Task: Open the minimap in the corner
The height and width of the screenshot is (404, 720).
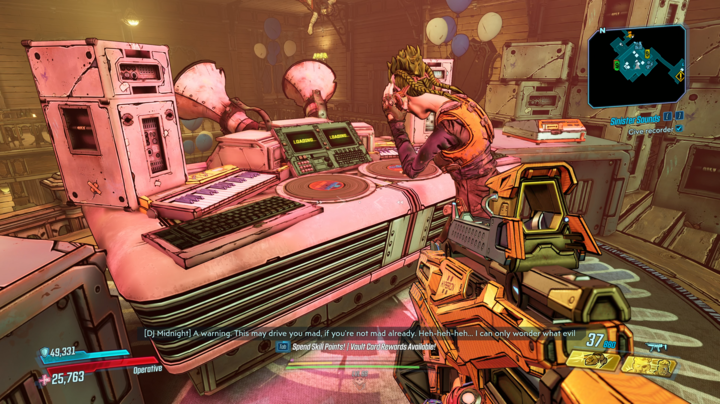Action: click(x=637, y=65)
